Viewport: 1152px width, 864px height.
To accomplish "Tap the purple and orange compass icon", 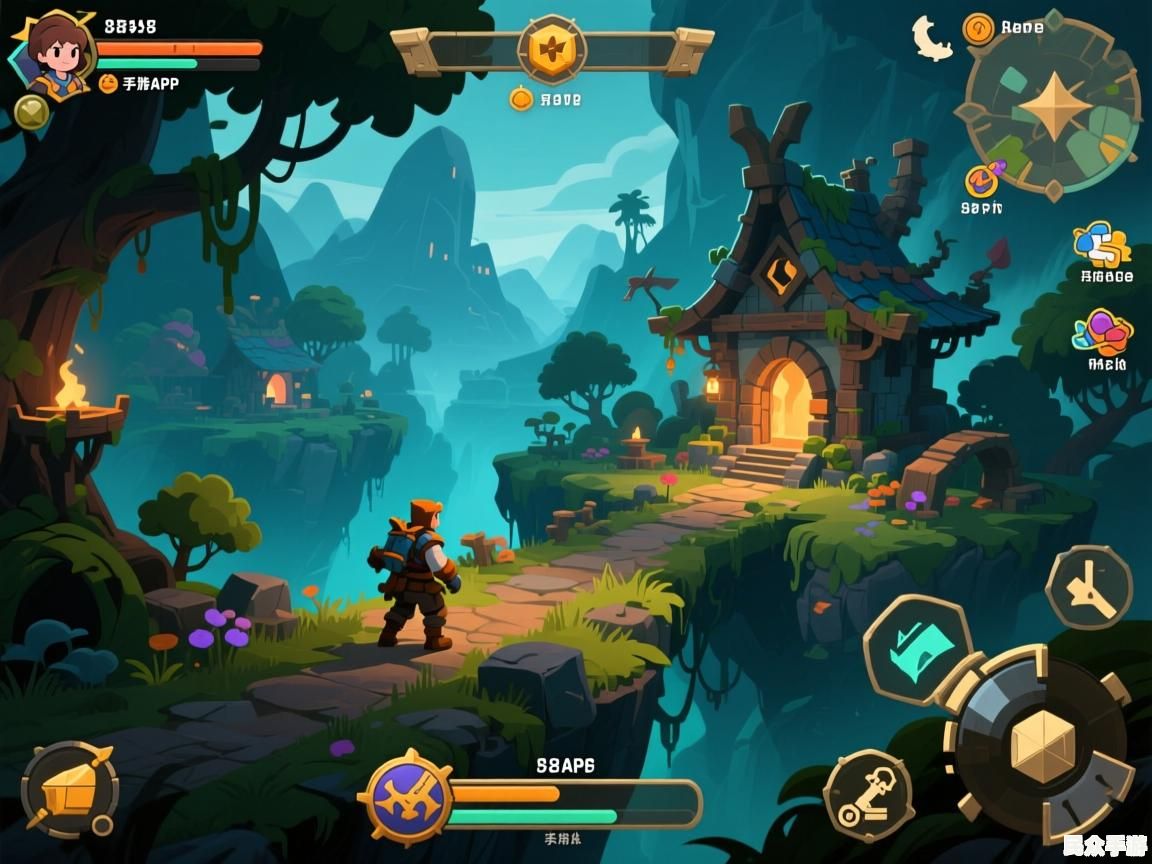I will [982, 180].
